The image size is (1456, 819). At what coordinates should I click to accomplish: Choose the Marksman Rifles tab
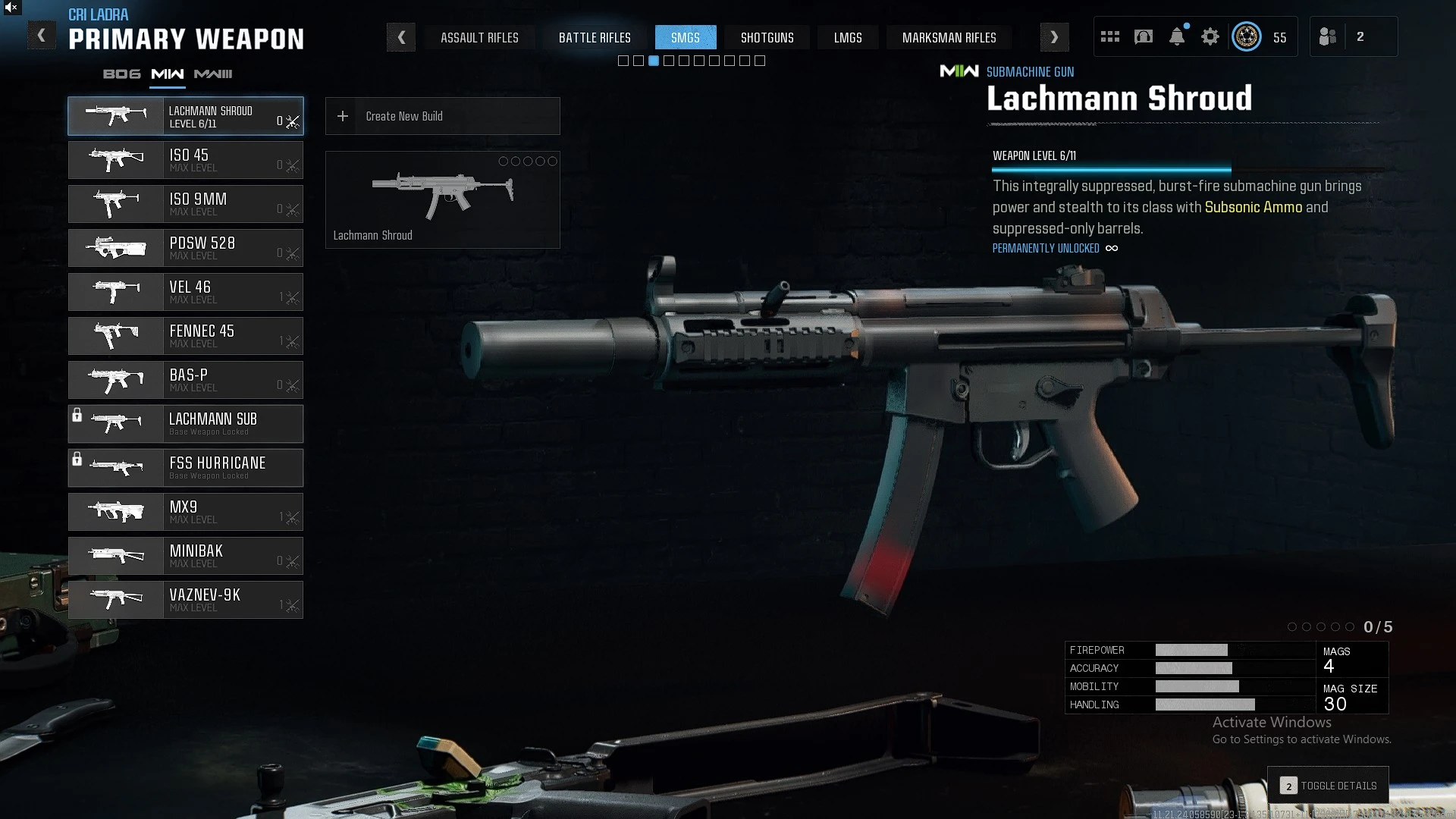pos(949,37)
